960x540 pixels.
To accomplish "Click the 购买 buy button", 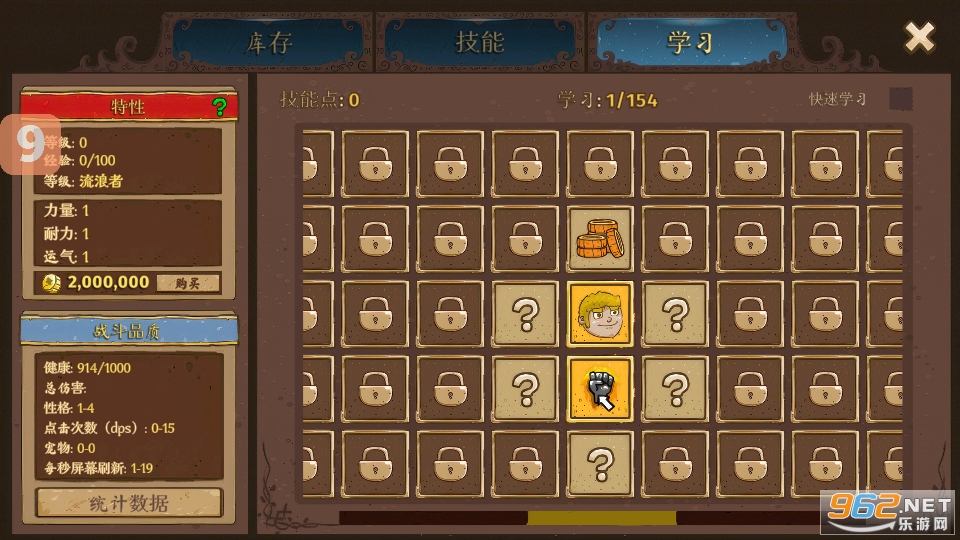I will [x=188, y=283].
